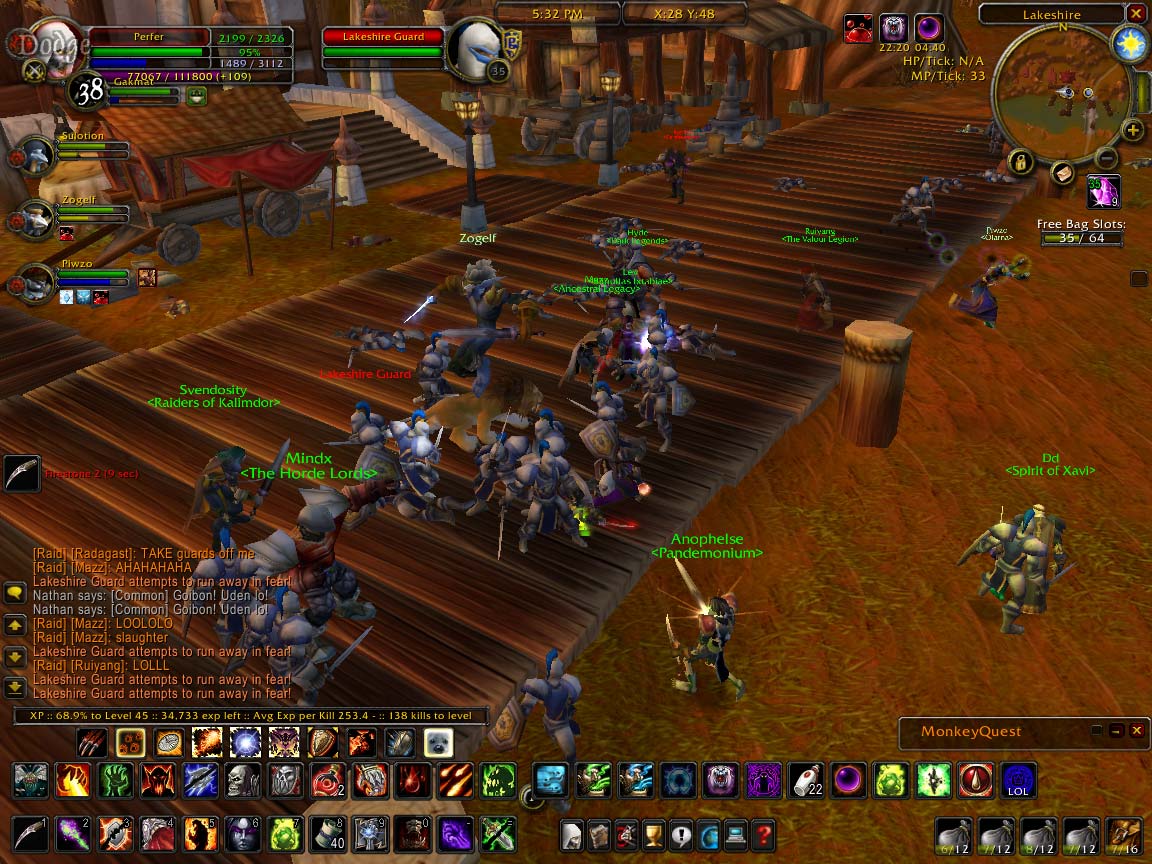The image size is (1152, 864).
Task: Zoom out the minimap with minus button
Action: 1105,157
